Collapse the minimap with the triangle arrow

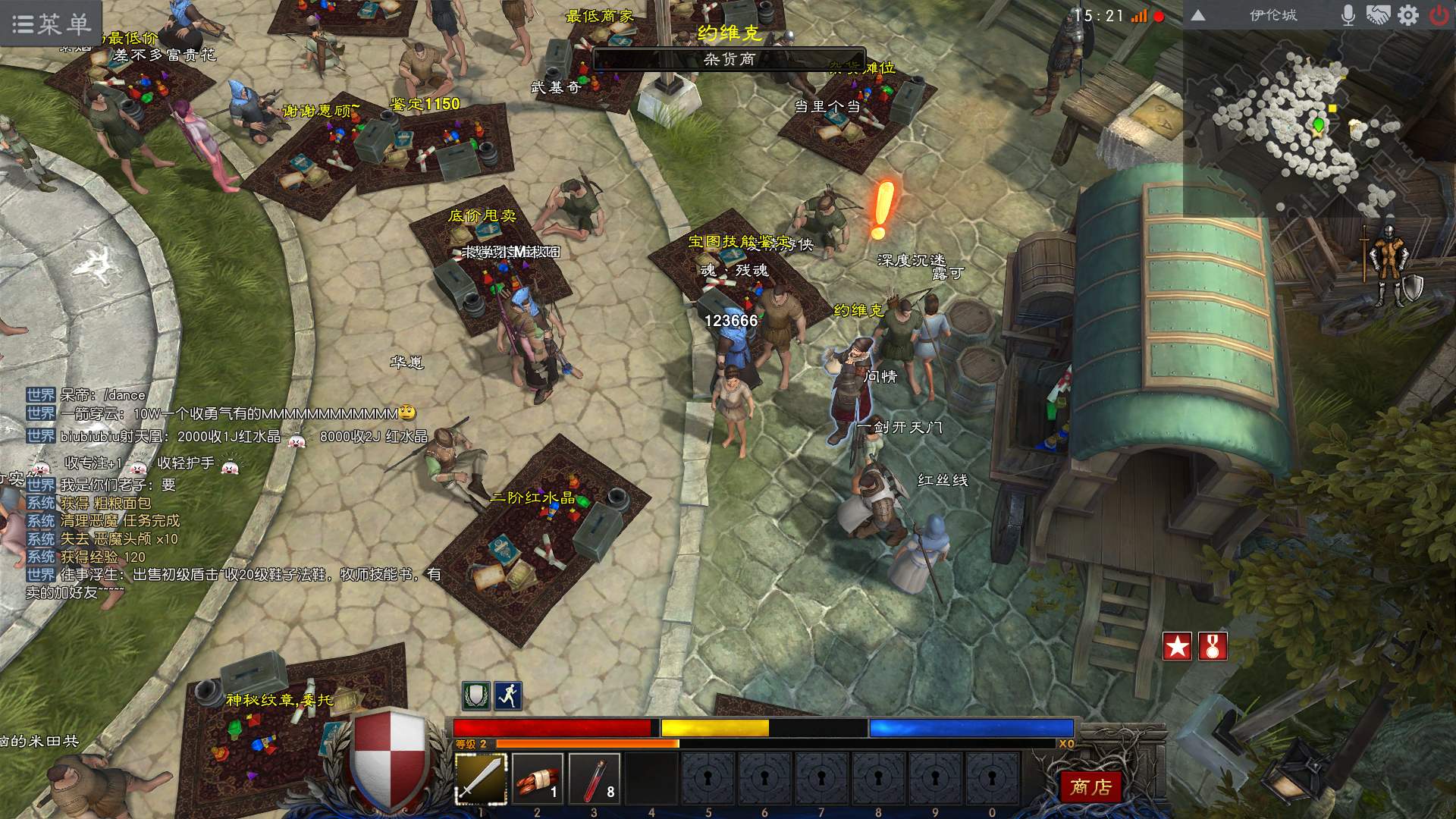[1198, 16]
